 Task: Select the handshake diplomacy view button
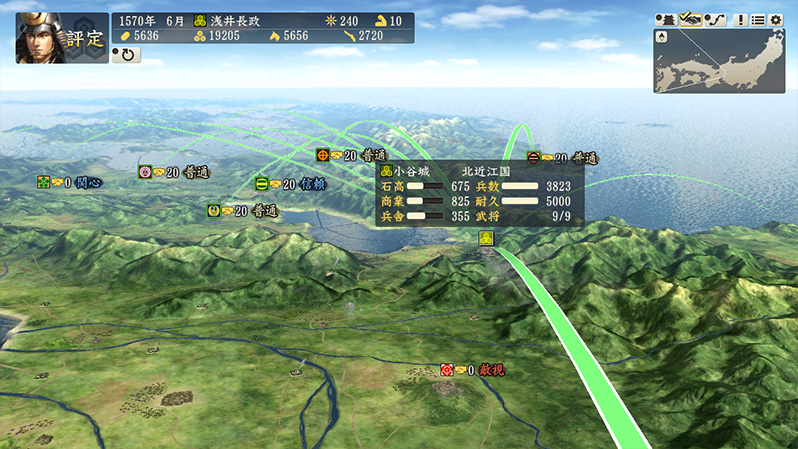(x=689, y=19)
